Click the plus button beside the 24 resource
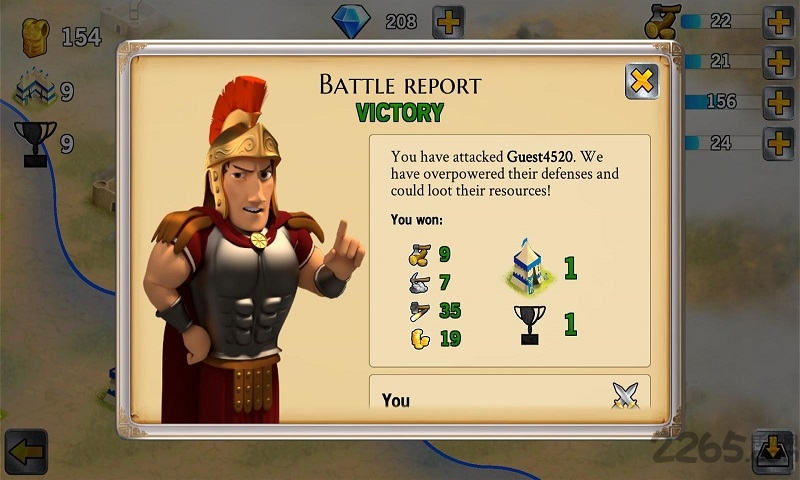 click(778, 143)
